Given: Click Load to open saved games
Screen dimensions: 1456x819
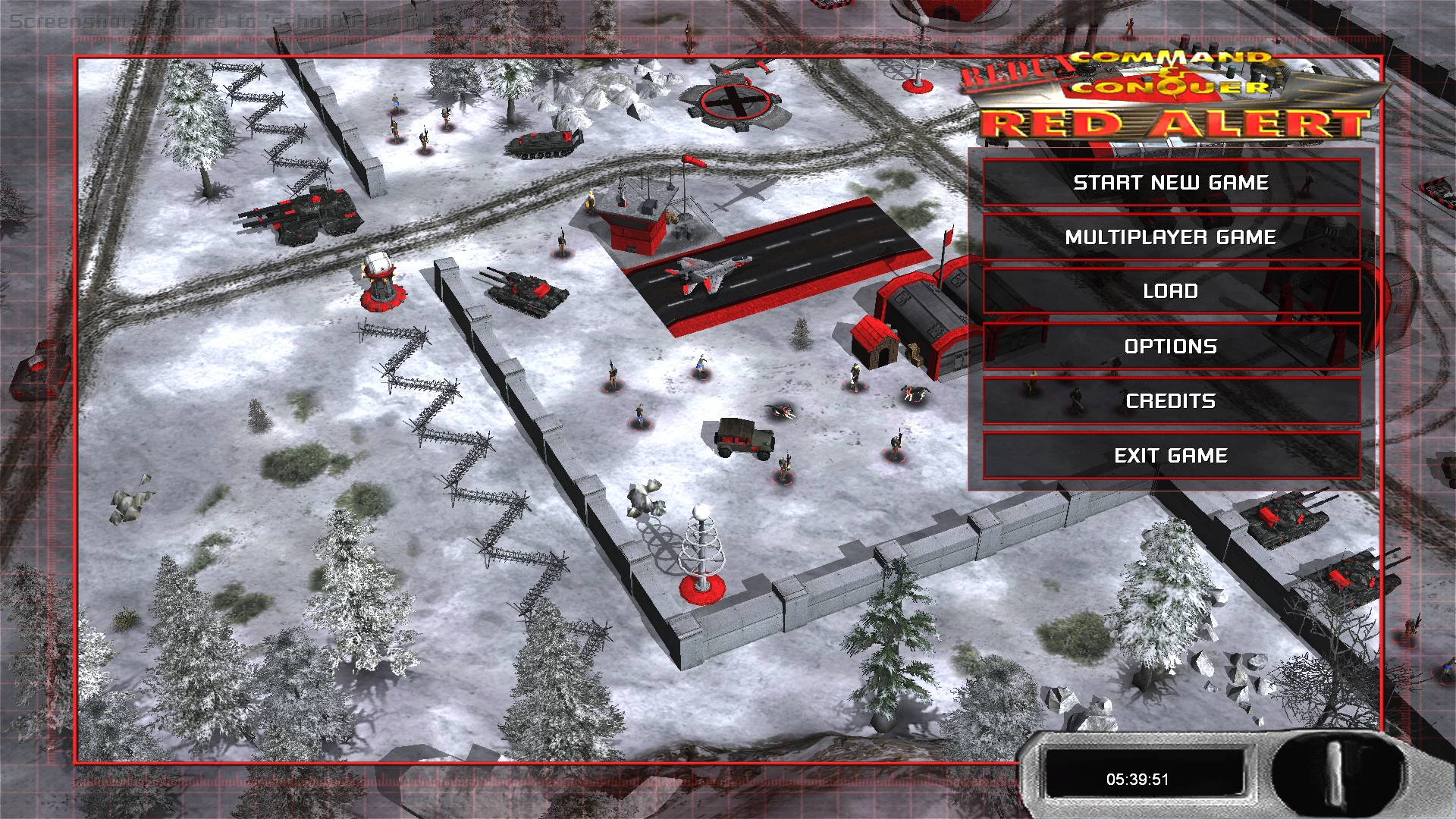Looking at the screenshot, I should (x=1170, y=291).
